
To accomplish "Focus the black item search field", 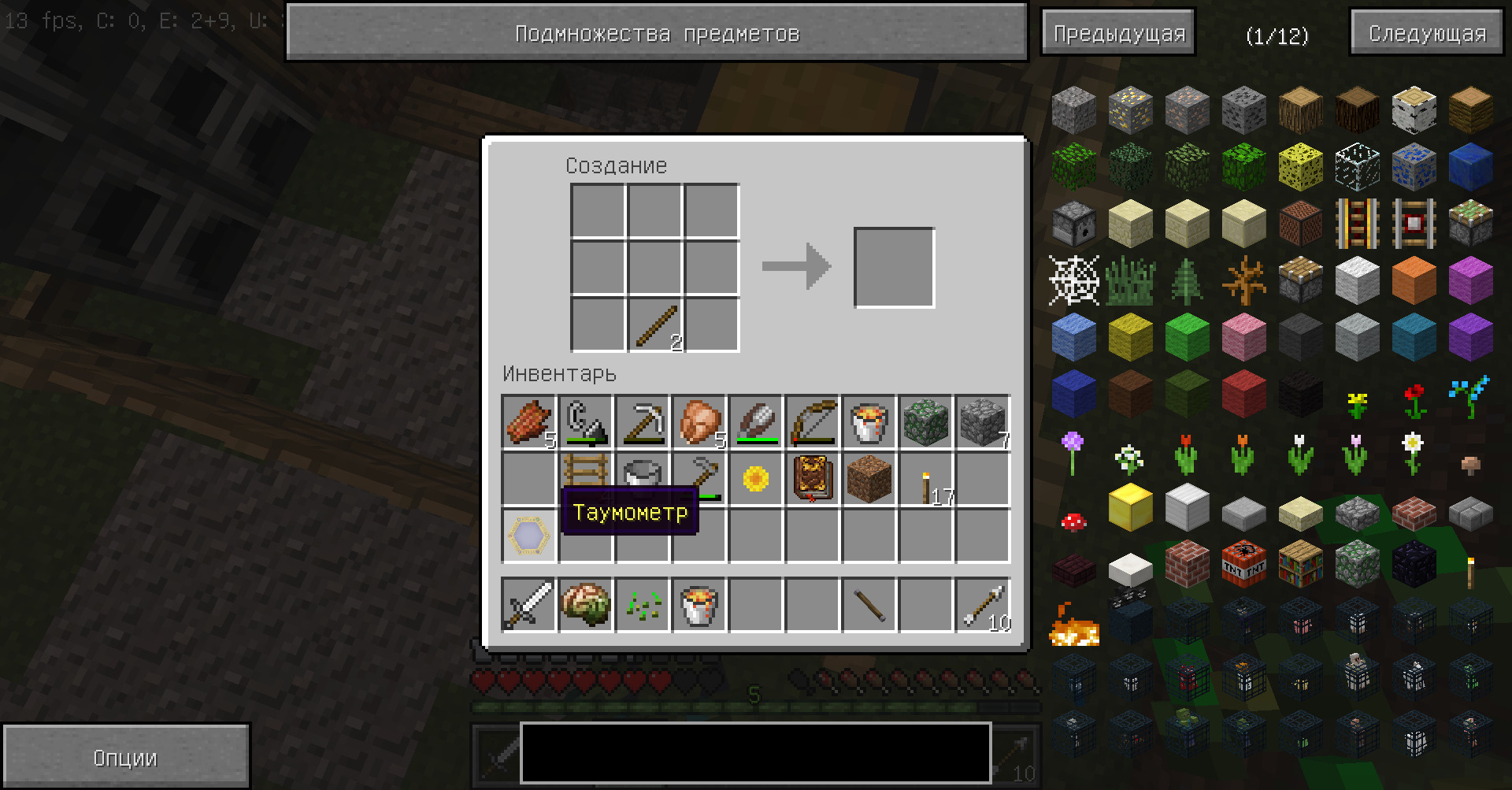I will [x=755, y=753].
